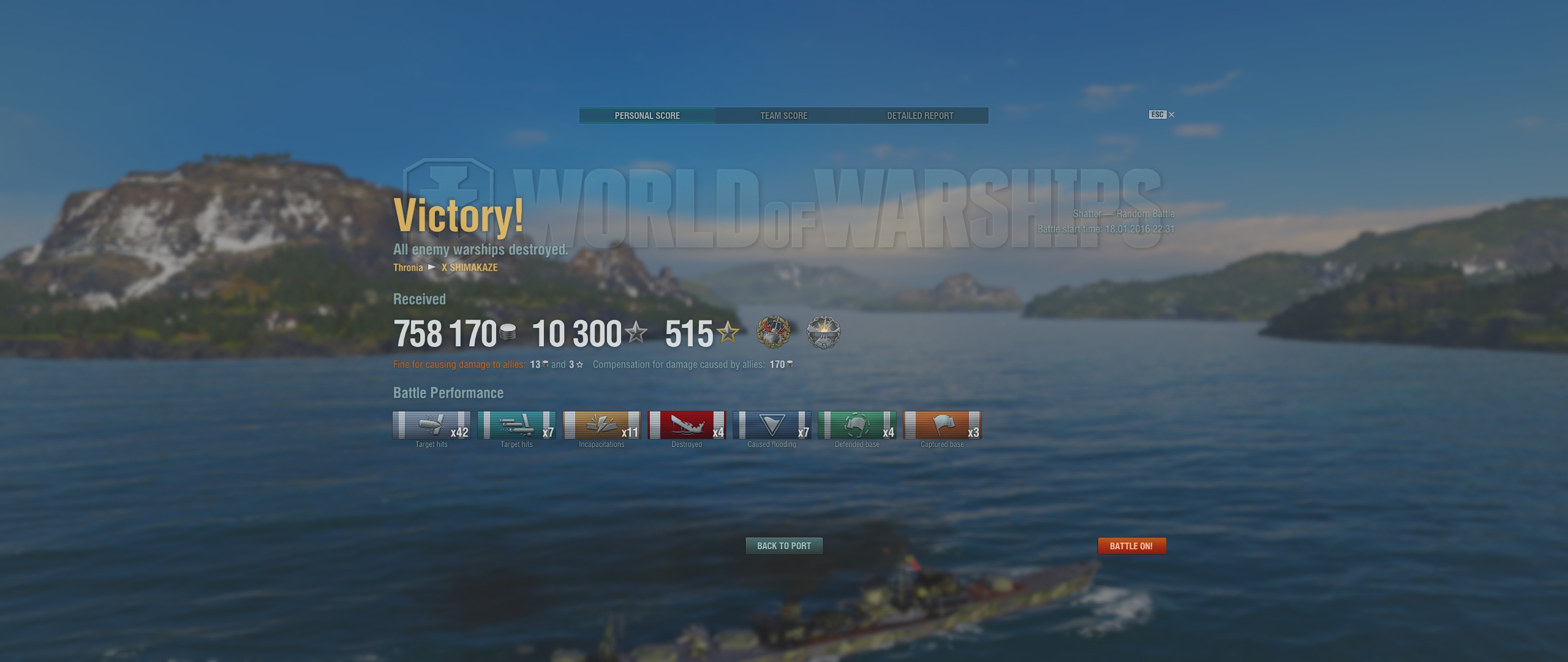This screenshot has width=1568, height=662.
Task: Select the green Defended base ribbon
Action: point(857,425)
